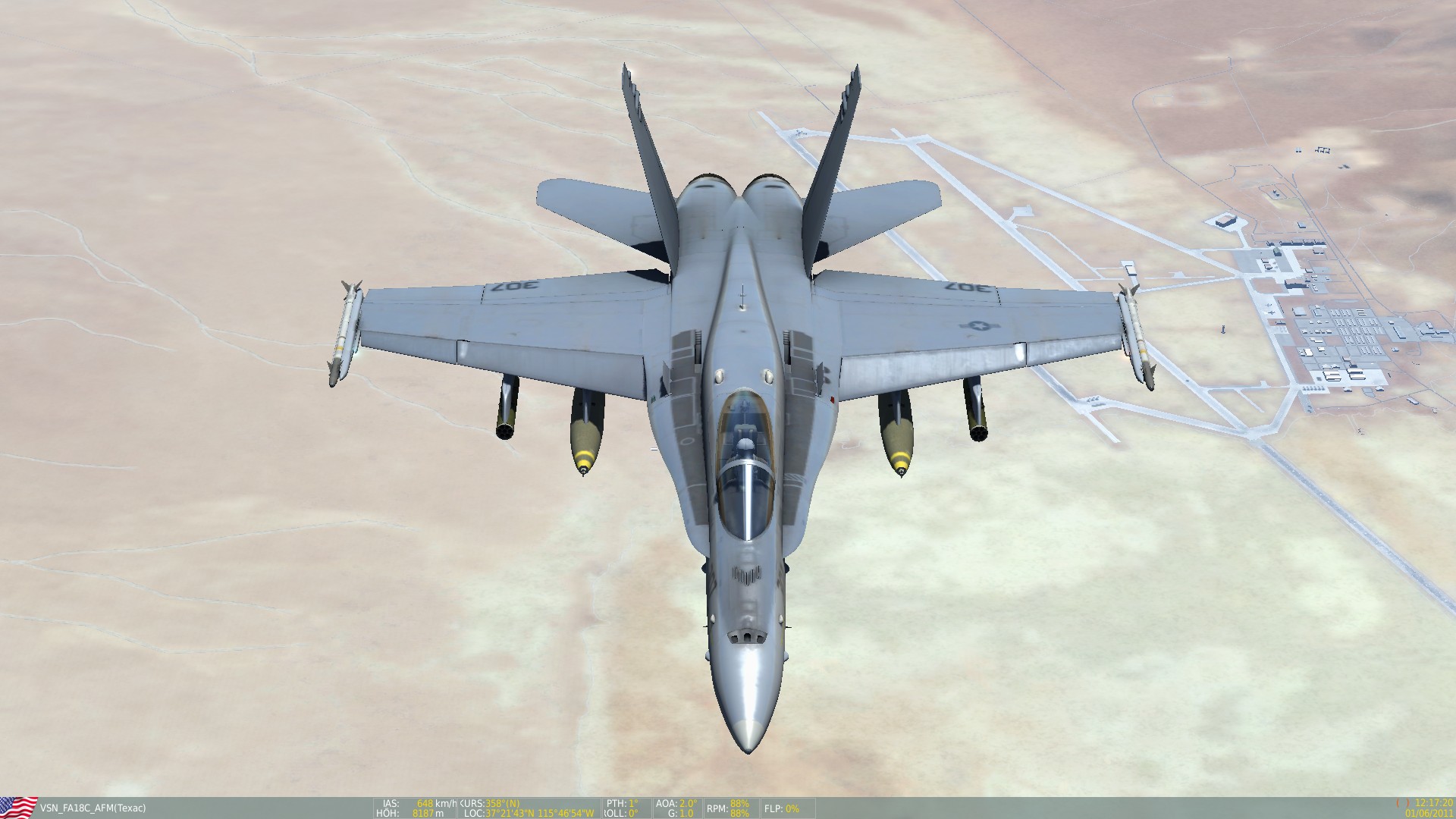Click the American flag icon in the status bar
Image resolution: width=1456 pixels, height=819 pixels.
[19, 807]
